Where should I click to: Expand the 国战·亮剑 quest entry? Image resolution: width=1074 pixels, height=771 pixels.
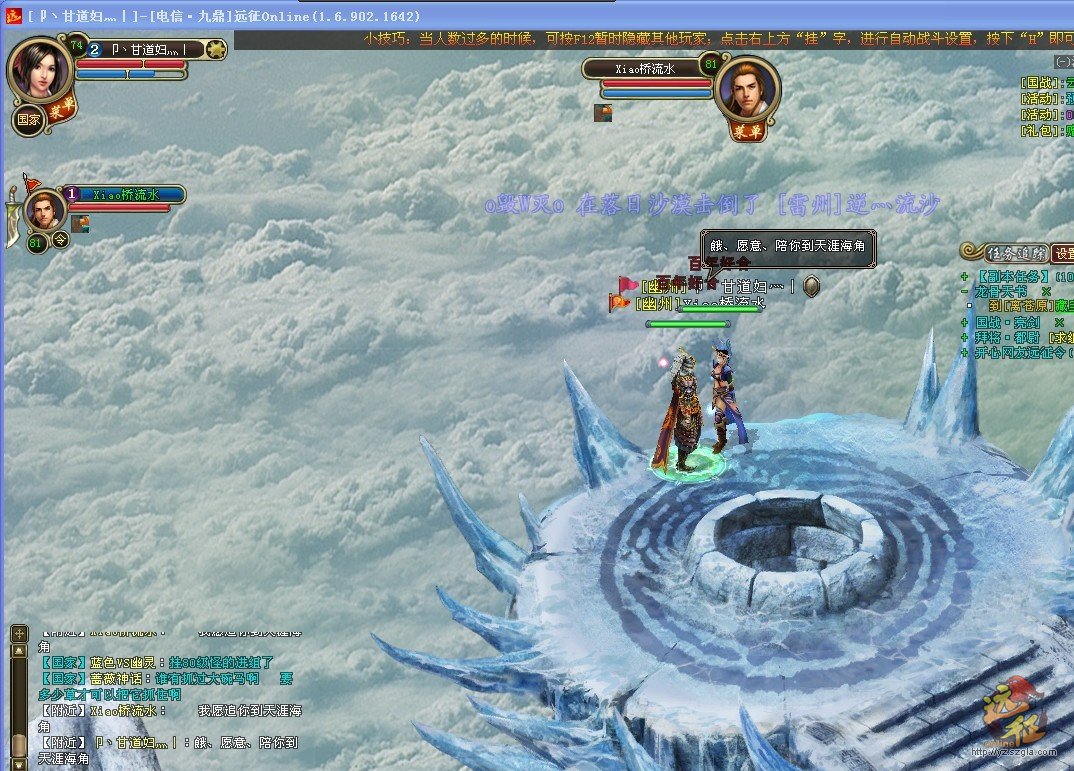click(964, 323)
